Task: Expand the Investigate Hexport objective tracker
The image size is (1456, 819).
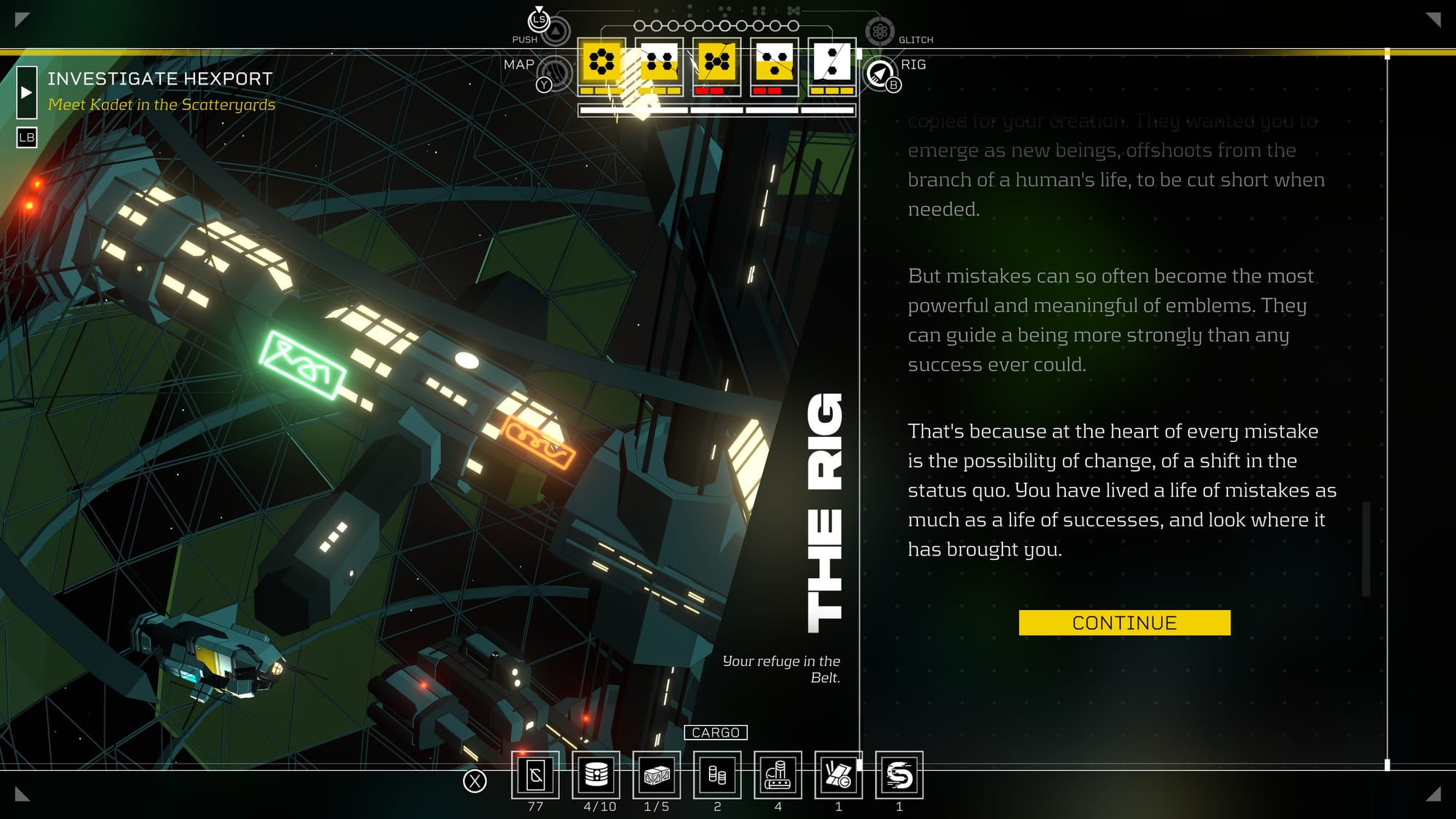Action: tap(27, 92)
